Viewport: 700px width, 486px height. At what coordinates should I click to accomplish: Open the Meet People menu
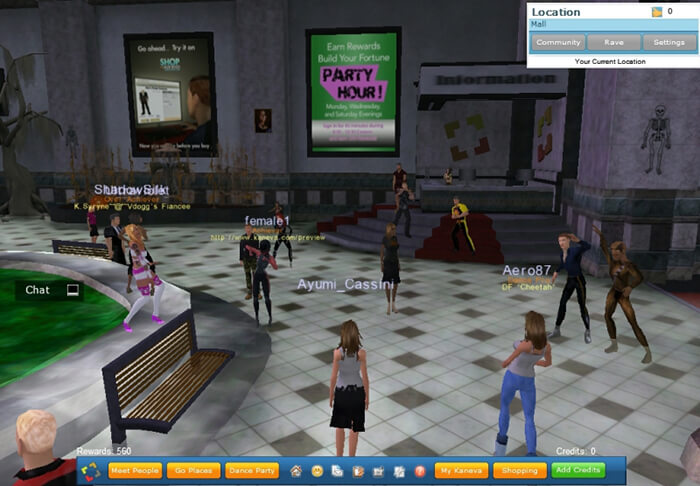click(134, 470)
